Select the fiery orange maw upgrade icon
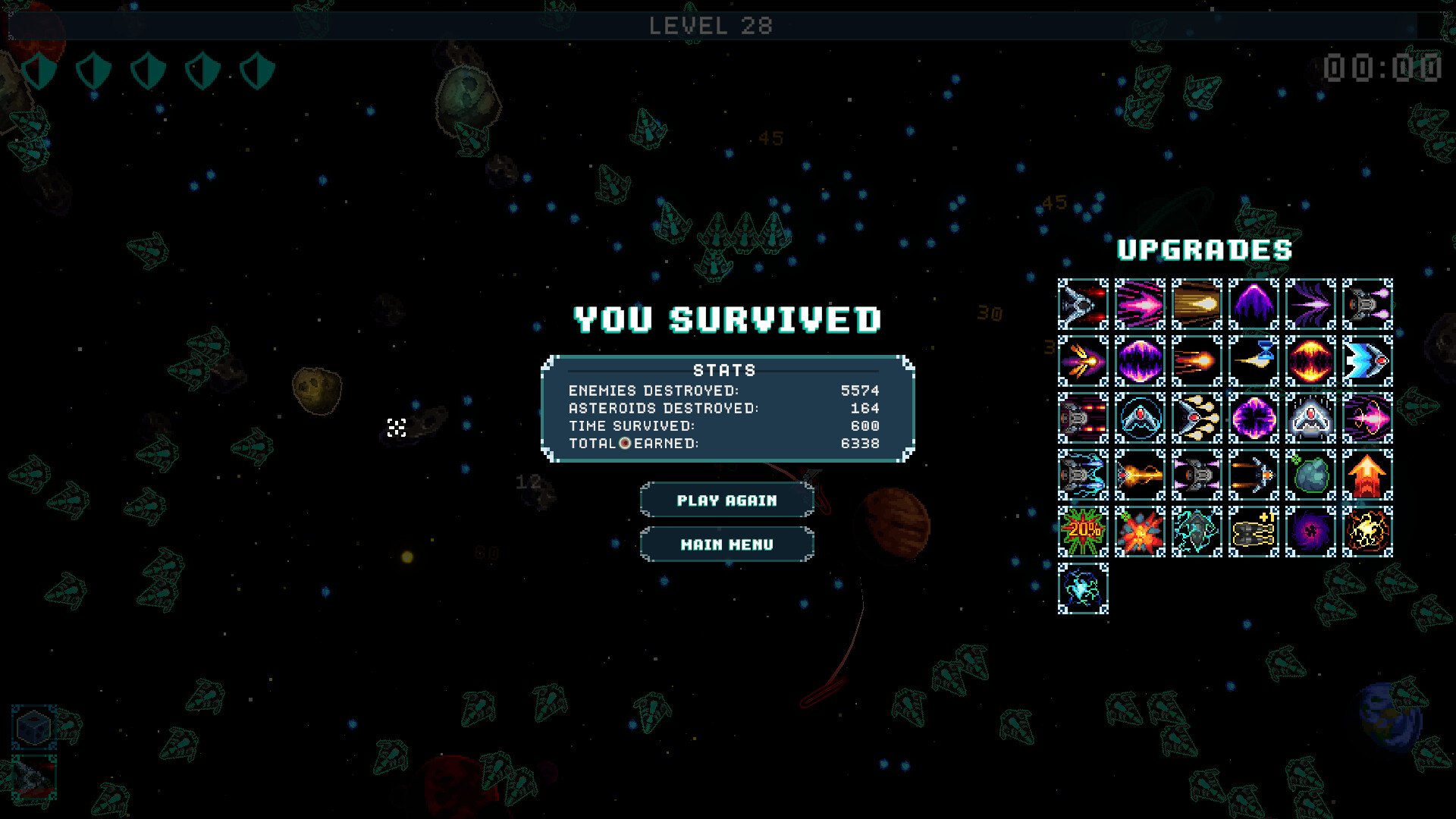Viewport: 1456px width, 819px height. click(1310, 360)
